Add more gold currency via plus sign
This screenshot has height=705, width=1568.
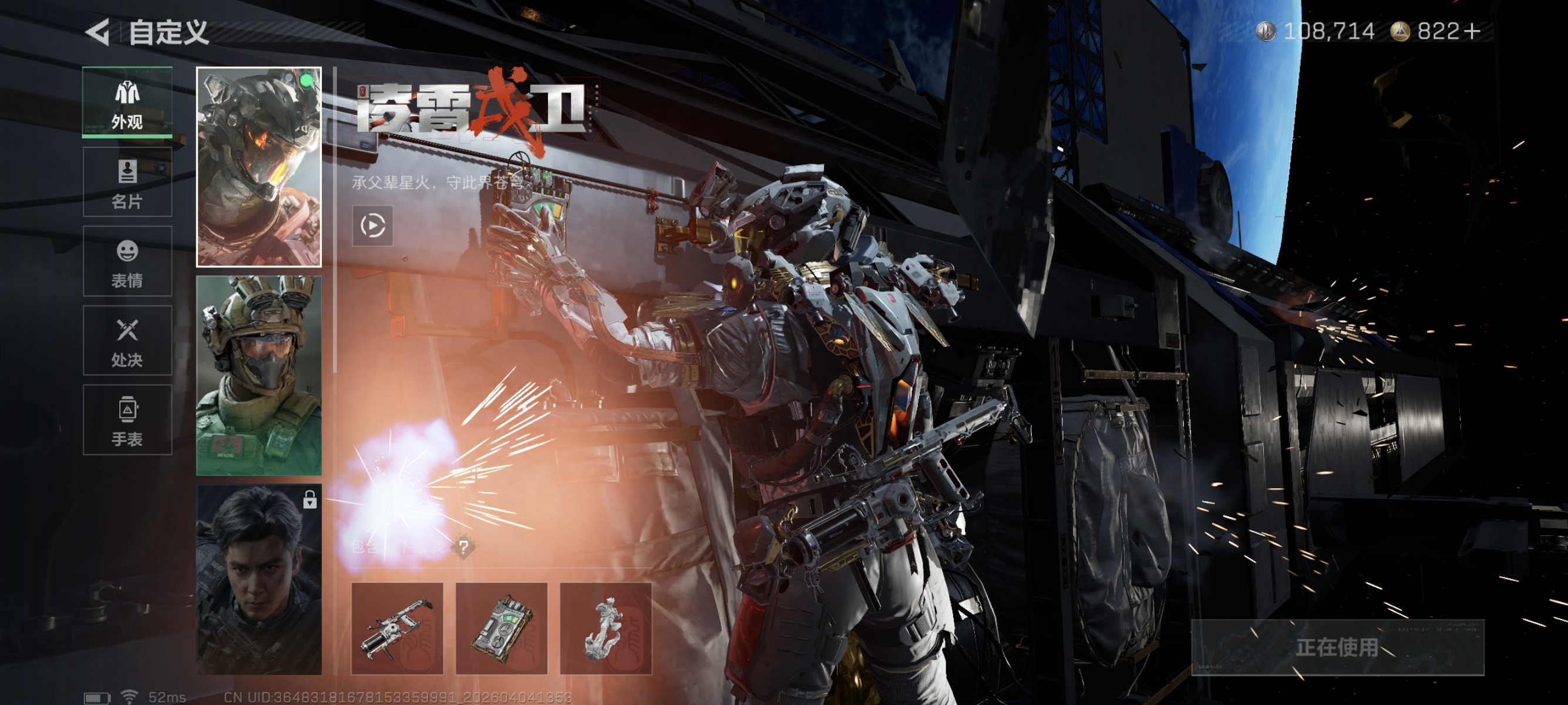tap(1473, 31)
